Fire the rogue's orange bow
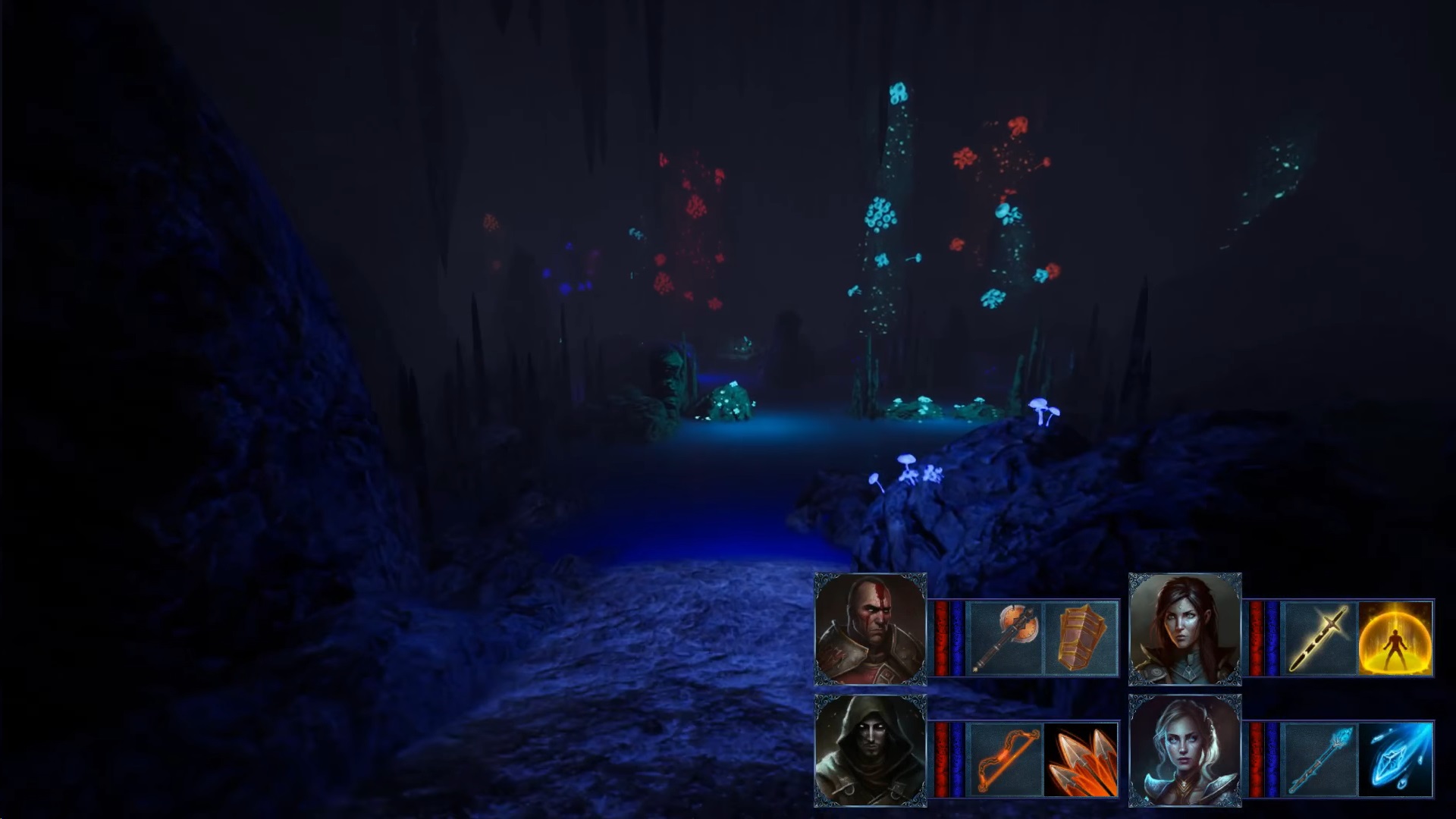The width and height of the screenshot is (1456, 819). point(1006,759)
